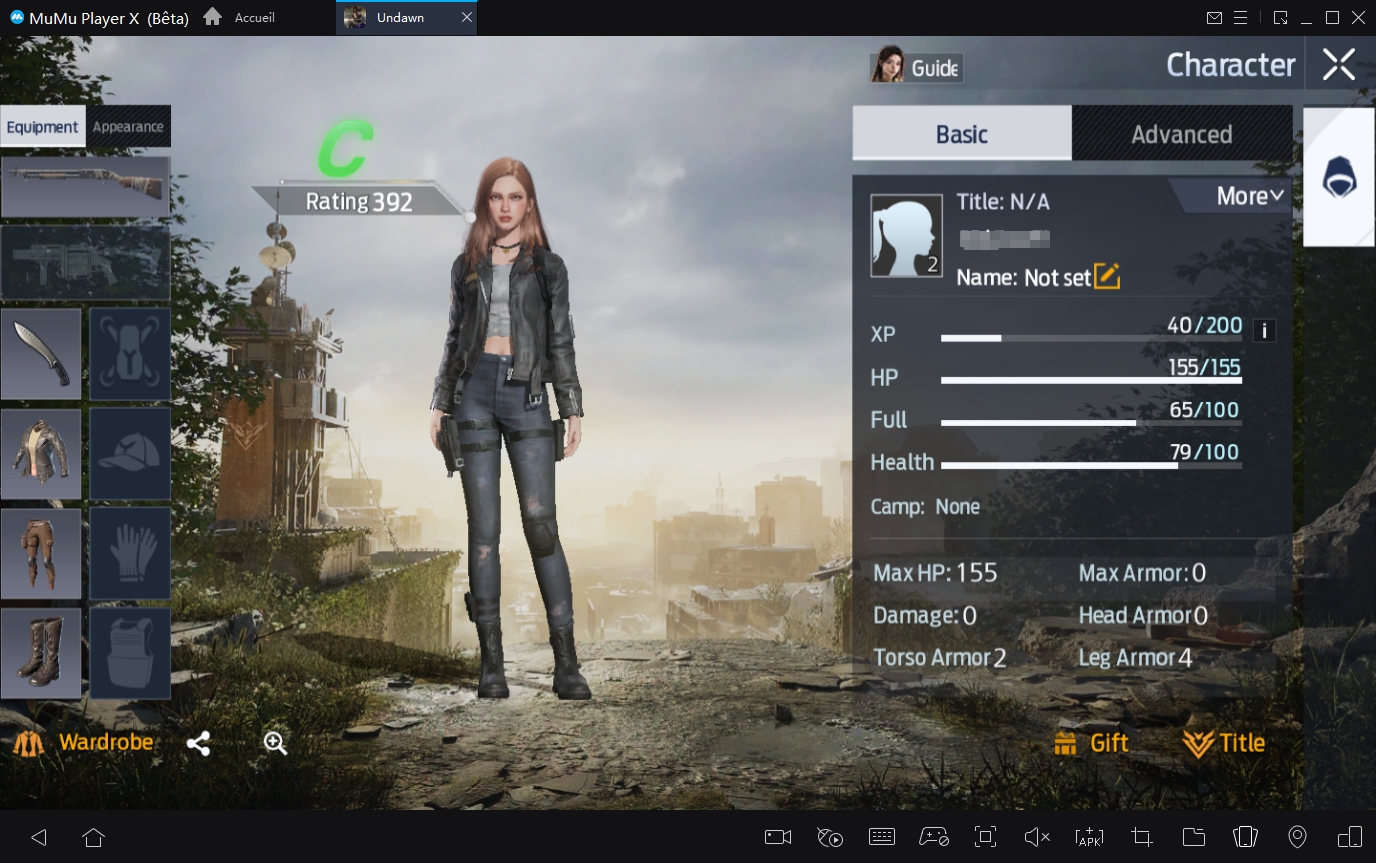Open the Guide helper
The height and width of the screenshot is (863, 1376).
point(916,67)
